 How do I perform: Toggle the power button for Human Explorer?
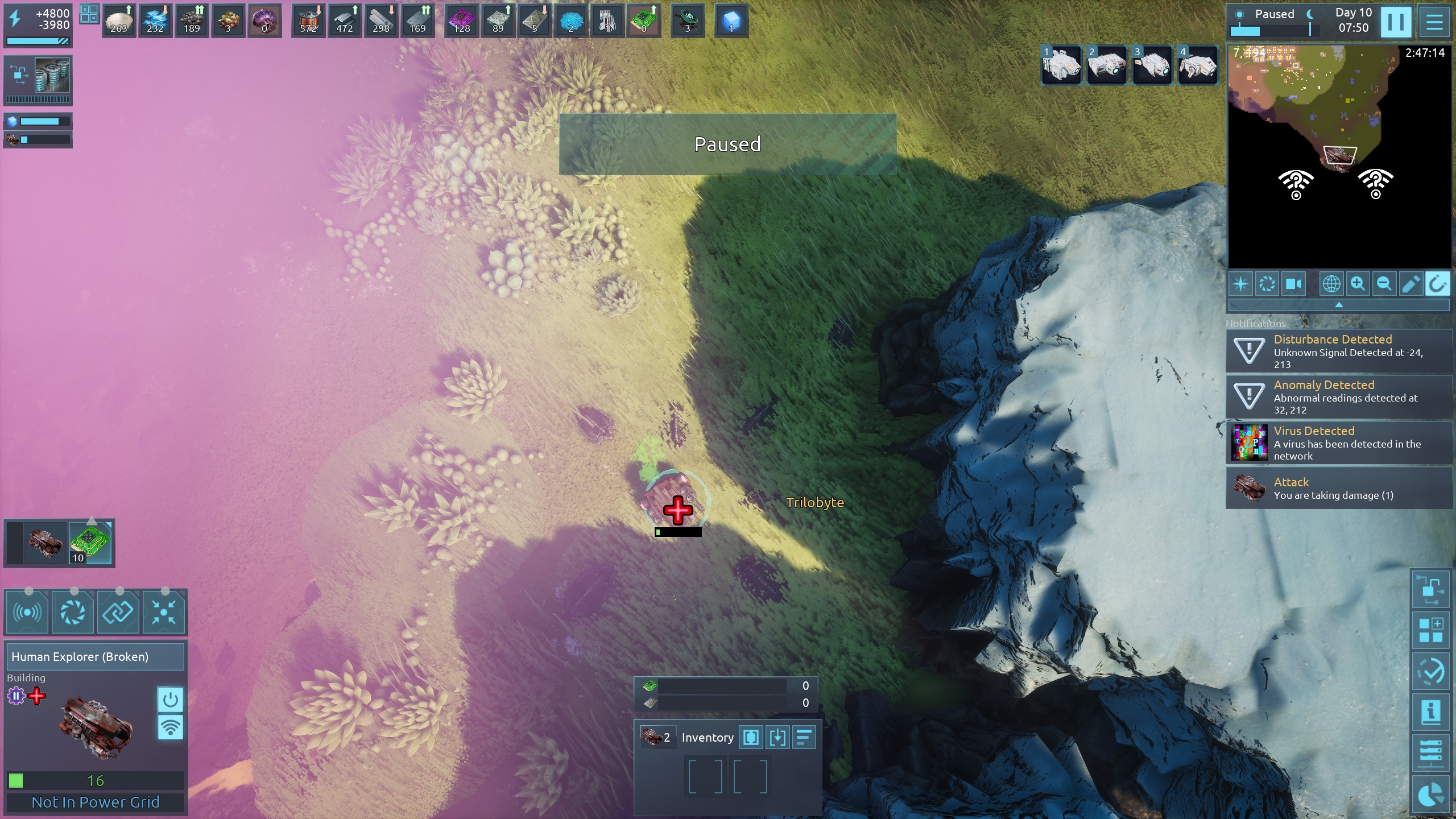click(170, 700)
